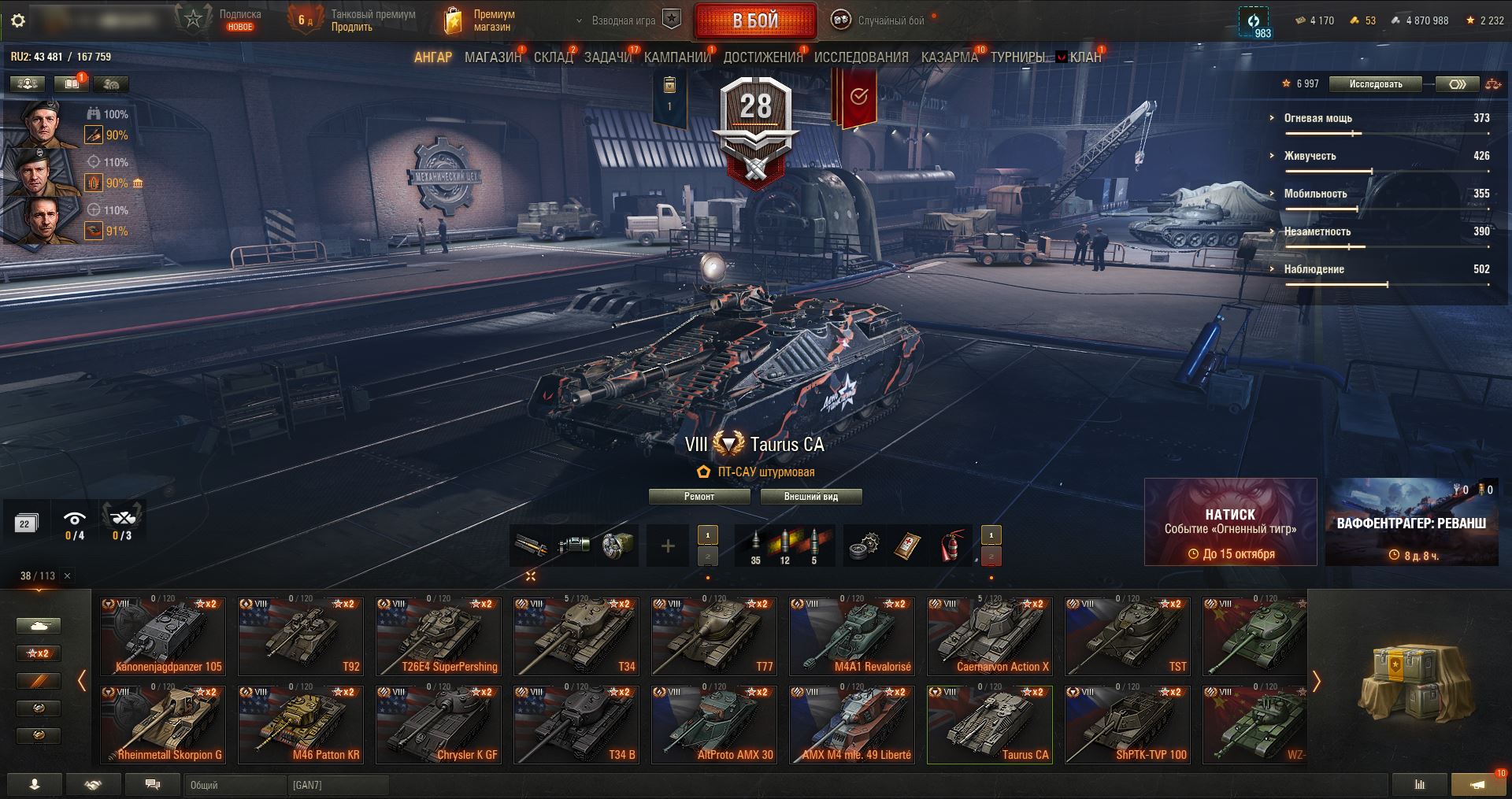1512x799 pixels.
Task: Click the Ремонт button
Action: click(699, 497)
